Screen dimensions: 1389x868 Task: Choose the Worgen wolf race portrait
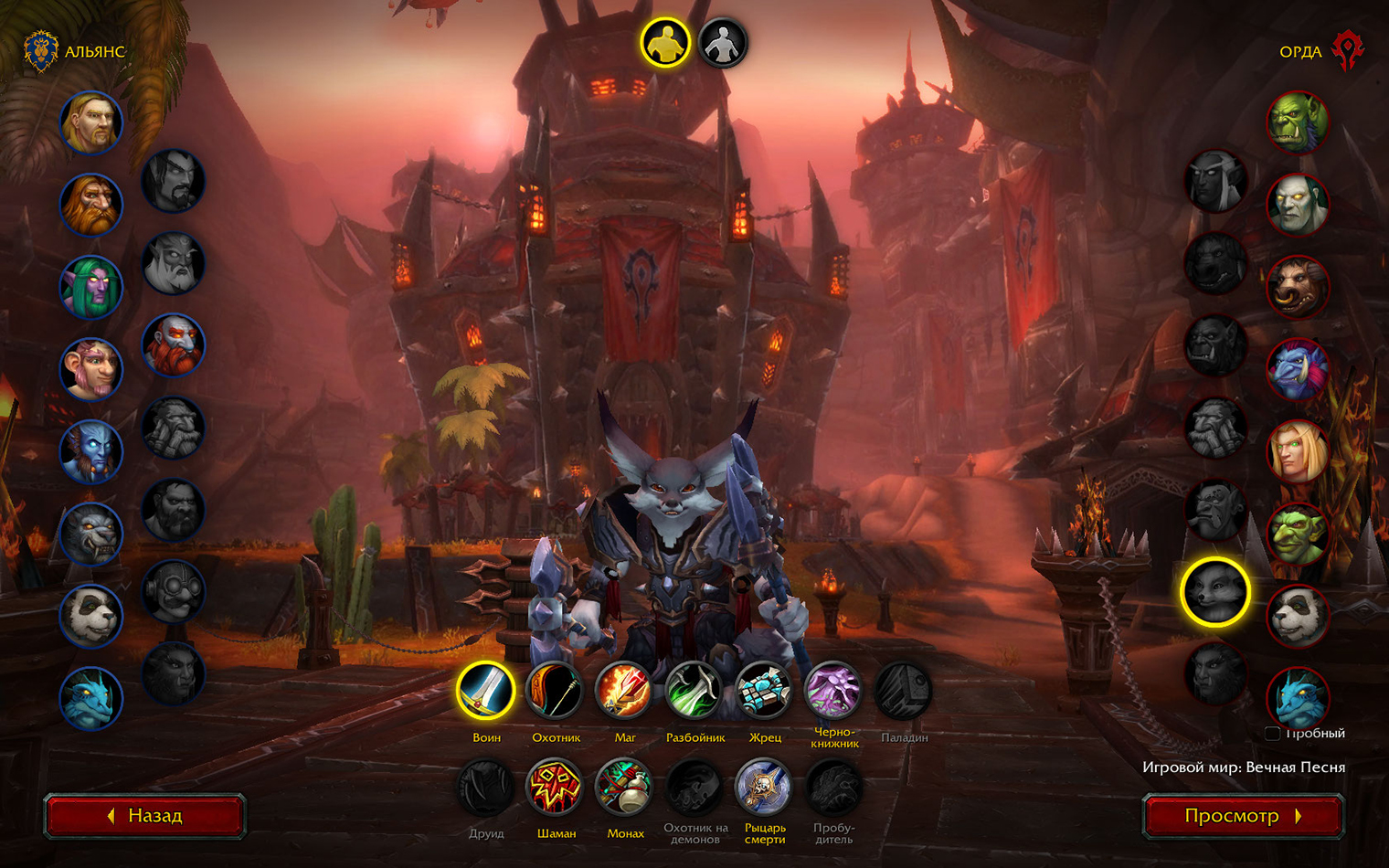click(91, 534)
